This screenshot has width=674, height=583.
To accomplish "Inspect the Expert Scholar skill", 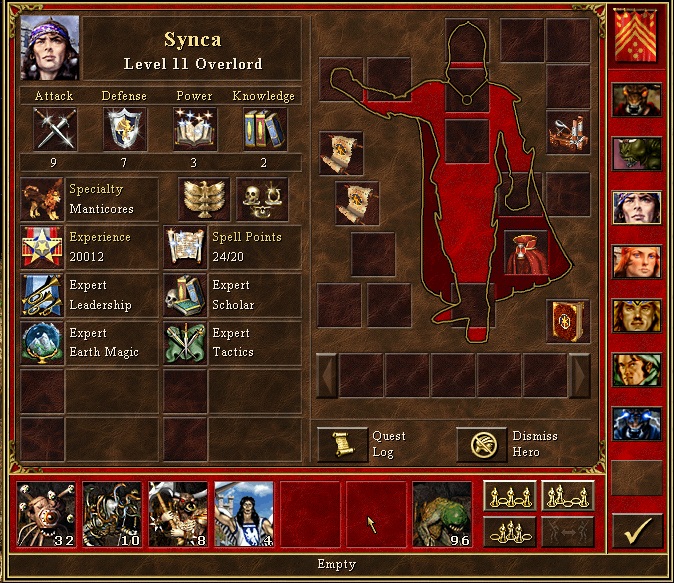I will tap(186, 295).
